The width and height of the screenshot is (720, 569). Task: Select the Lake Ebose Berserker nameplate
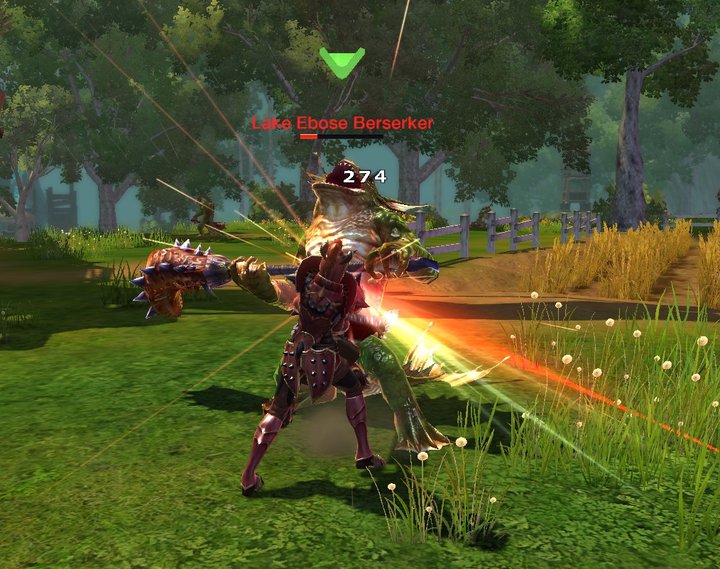point(342,123)
